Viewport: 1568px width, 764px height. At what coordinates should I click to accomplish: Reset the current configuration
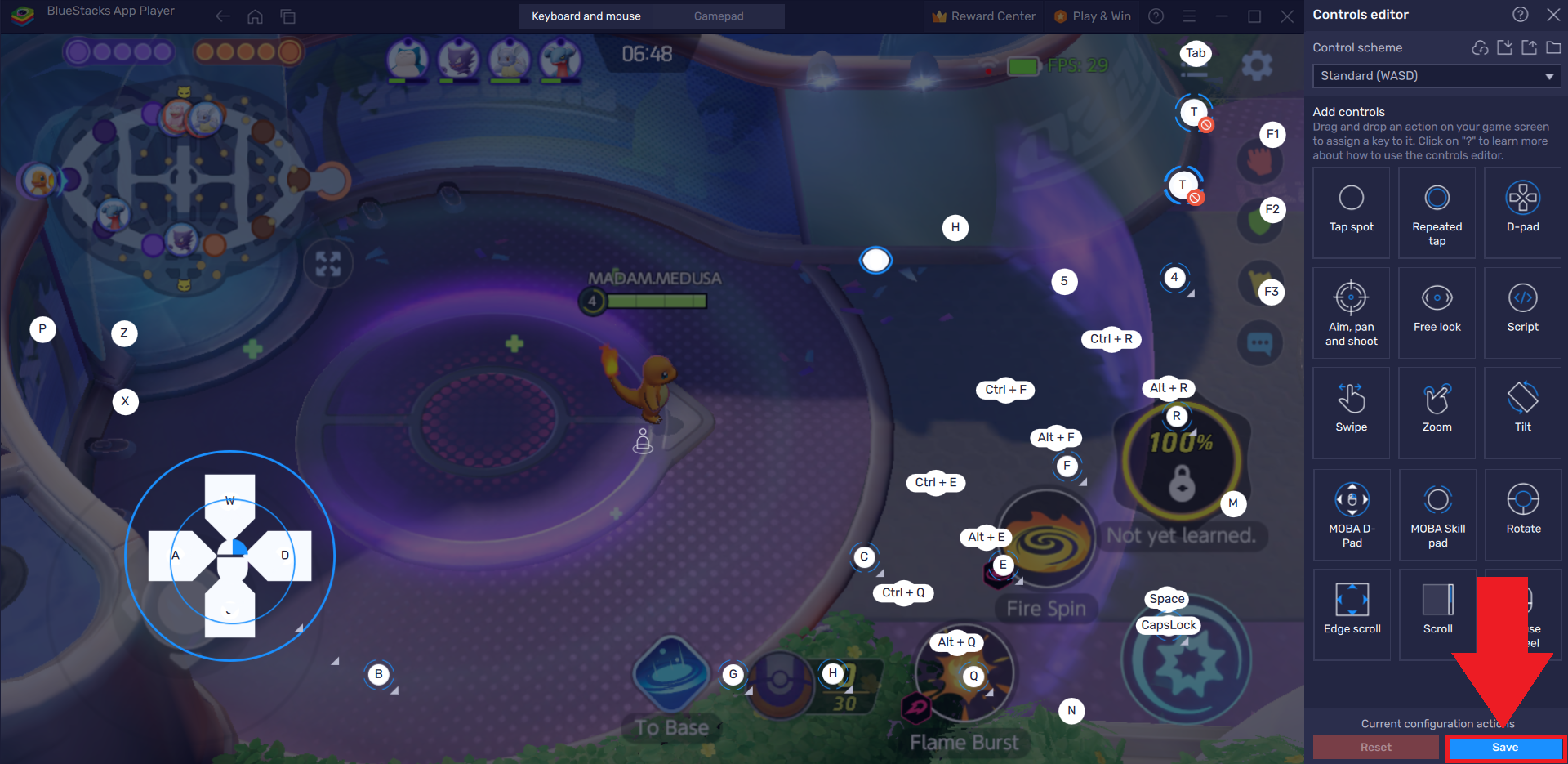[x=1375, y=747]
